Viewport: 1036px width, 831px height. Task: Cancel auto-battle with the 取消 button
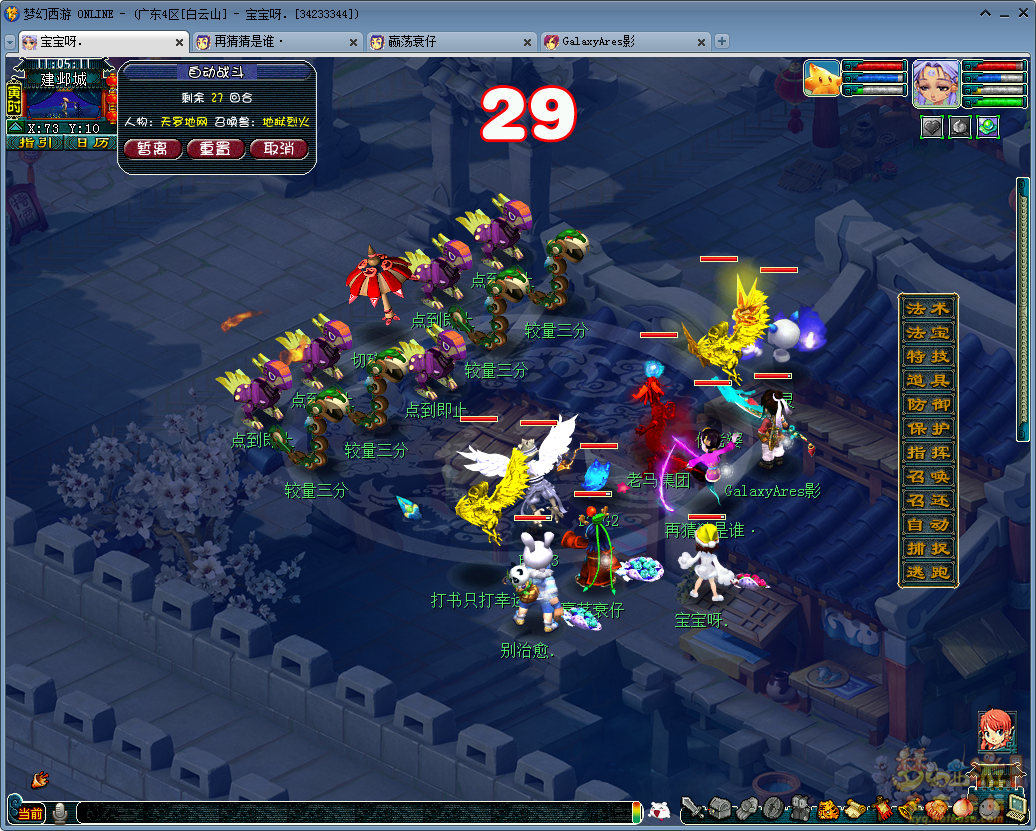(x=278, y=149)
